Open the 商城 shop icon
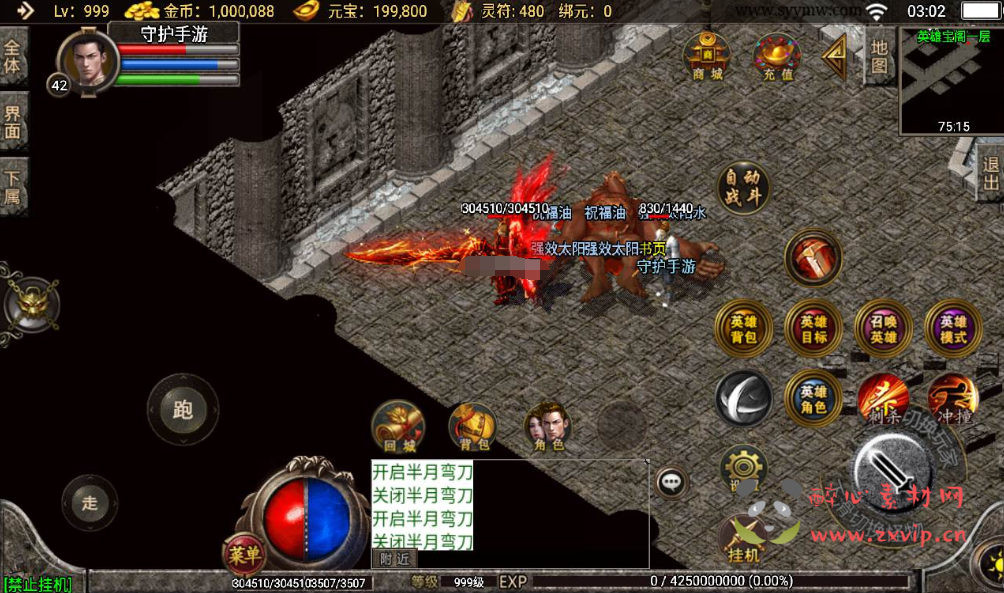The width and height of the screenshot is (1004, 593). (707, 57)
